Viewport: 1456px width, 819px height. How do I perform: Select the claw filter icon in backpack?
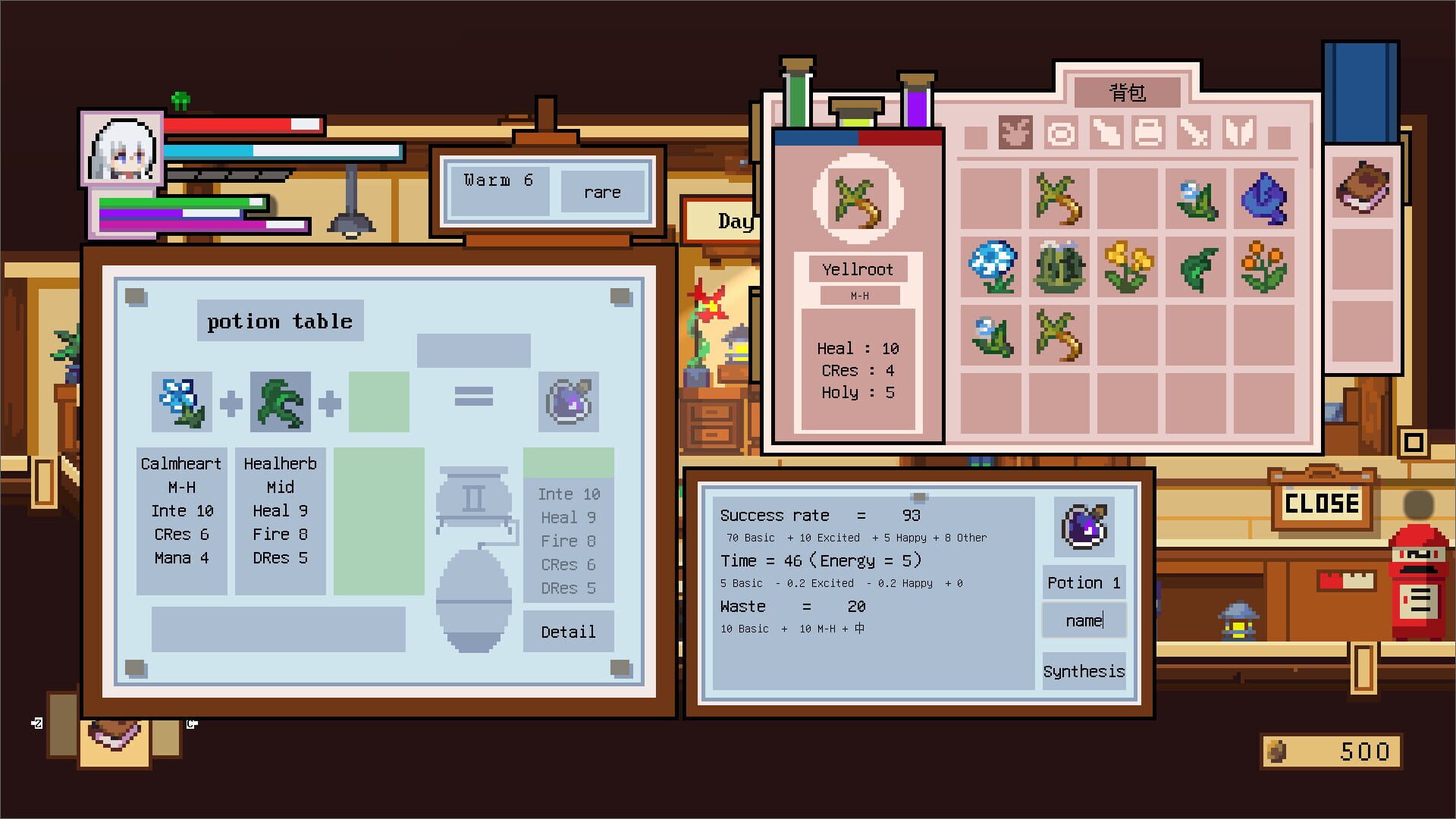1194,133
